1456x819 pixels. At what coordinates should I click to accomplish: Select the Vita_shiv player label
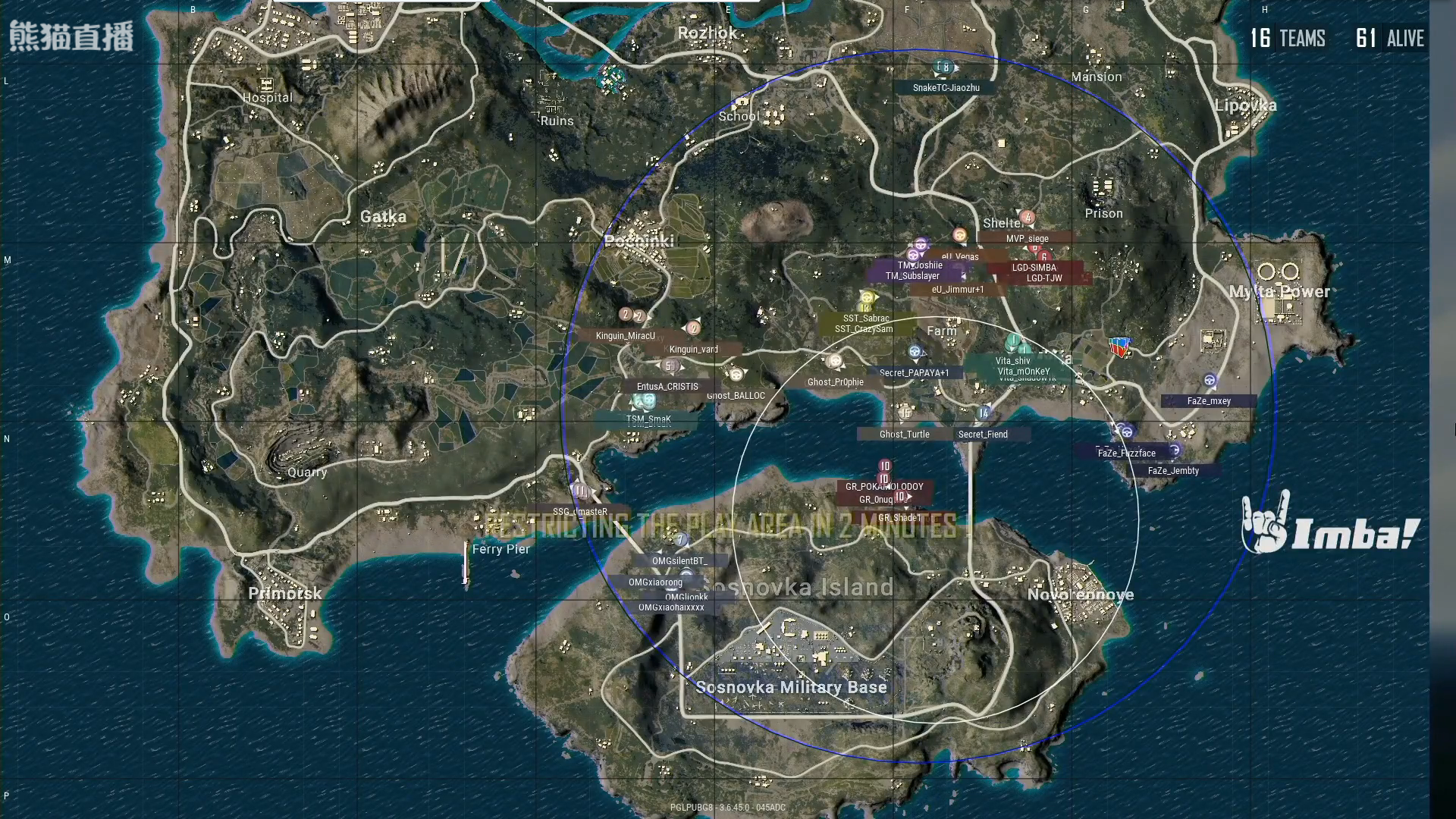[1012, 361]
